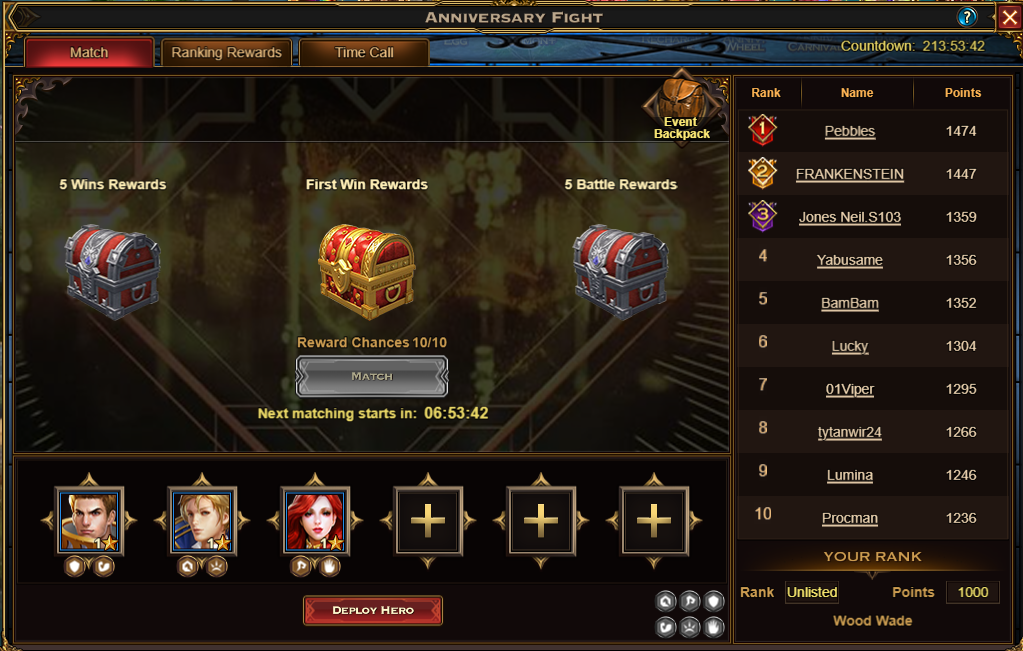Switch to the Time Call tab

point(364,53)
